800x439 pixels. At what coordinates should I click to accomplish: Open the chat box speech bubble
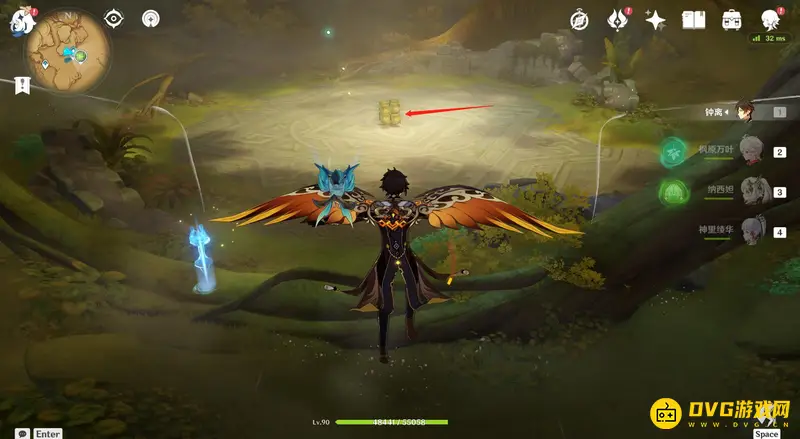[22, 433]
